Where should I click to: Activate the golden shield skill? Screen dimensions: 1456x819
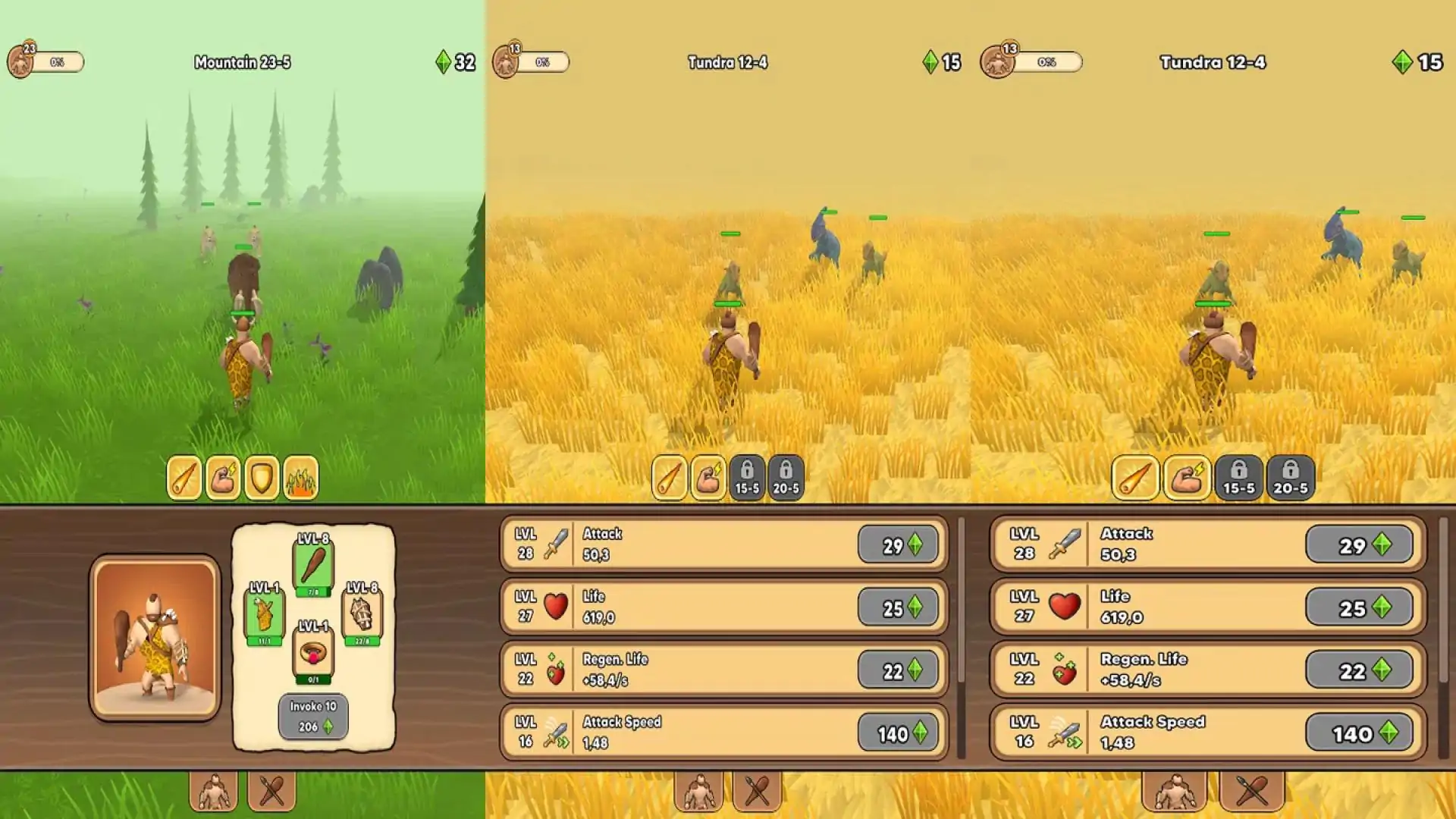pos(262,478)
